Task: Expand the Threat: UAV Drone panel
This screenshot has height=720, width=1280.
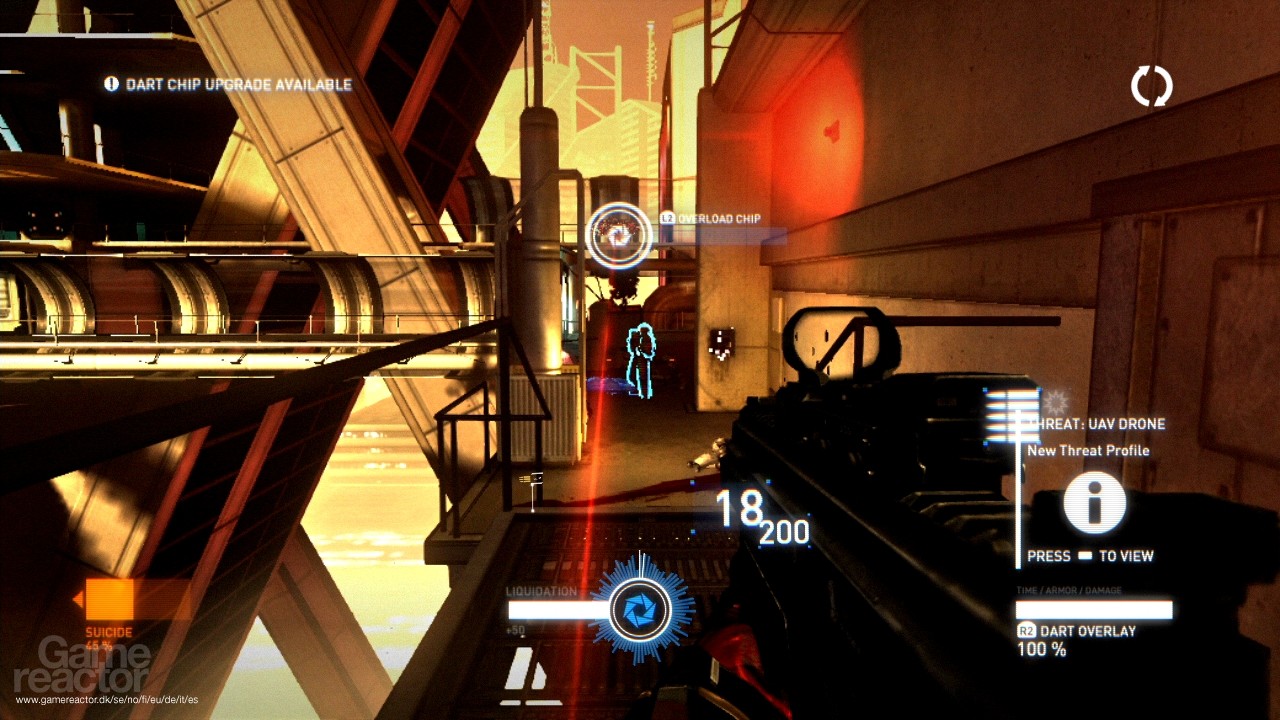Action: click(1100, 423)
